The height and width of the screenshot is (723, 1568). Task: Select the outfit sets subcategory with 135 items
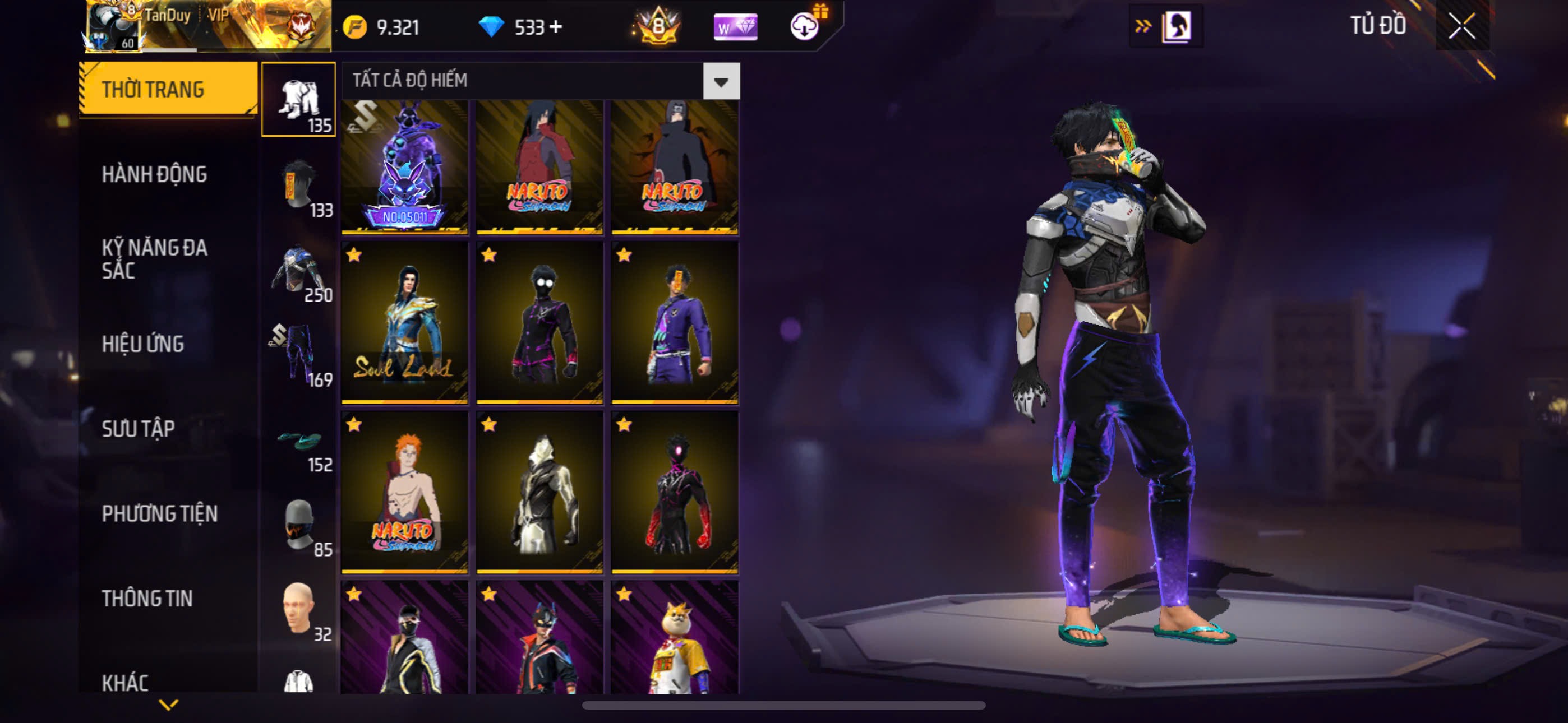[298, 99]
